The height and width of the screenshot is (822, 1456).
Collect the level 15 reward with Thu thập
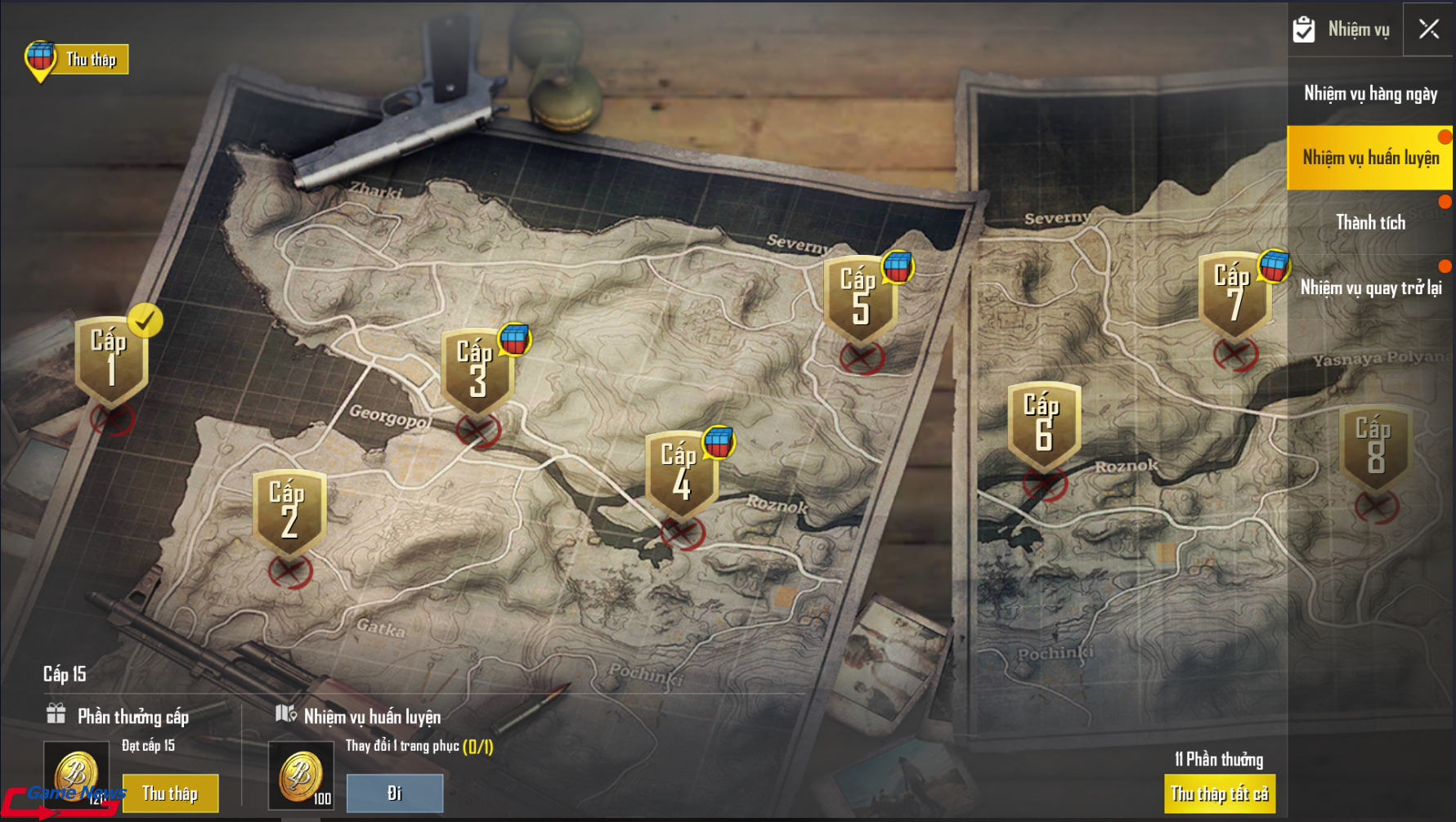170,793
